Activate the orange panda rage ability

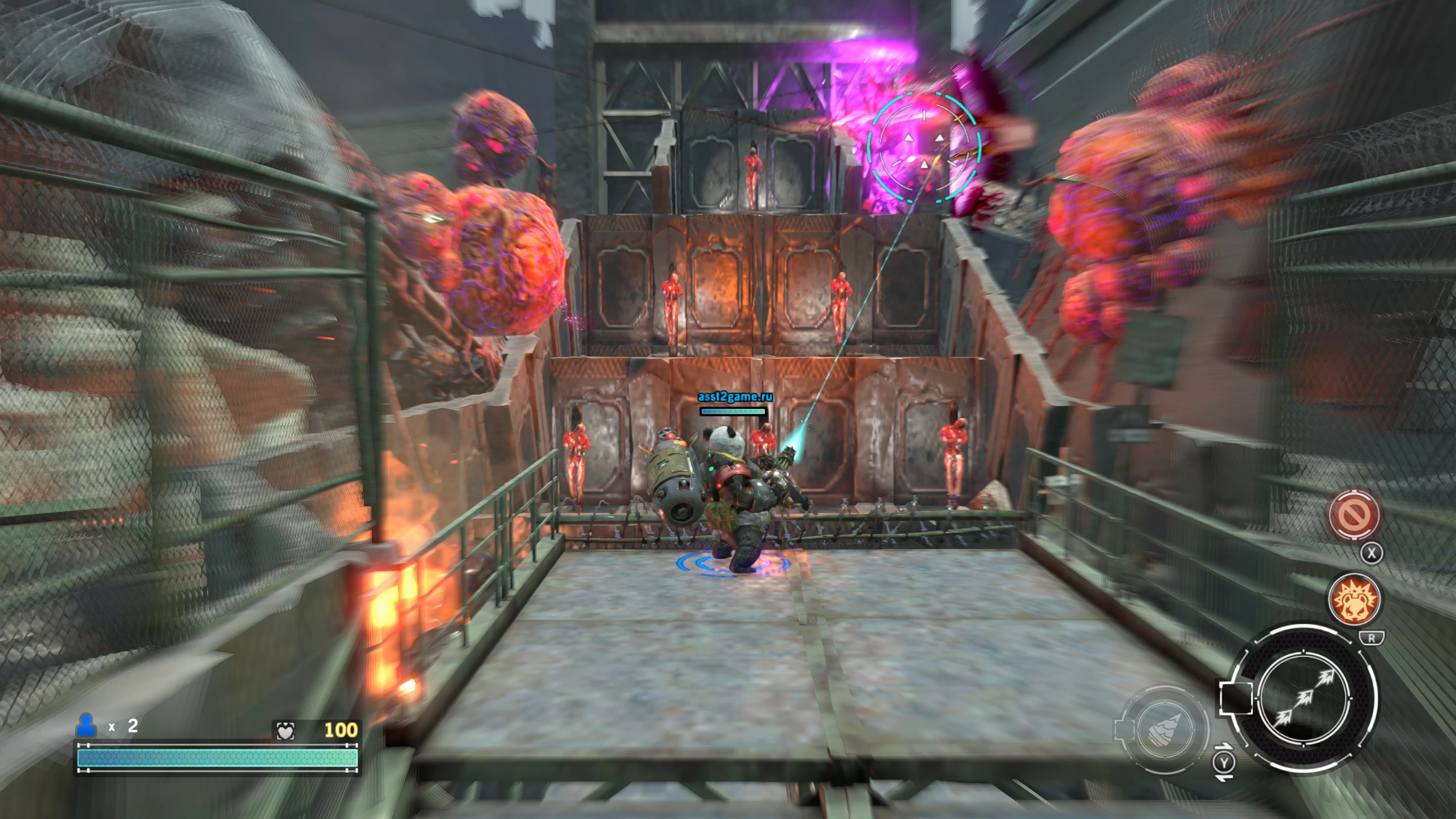click(1354, 600)
